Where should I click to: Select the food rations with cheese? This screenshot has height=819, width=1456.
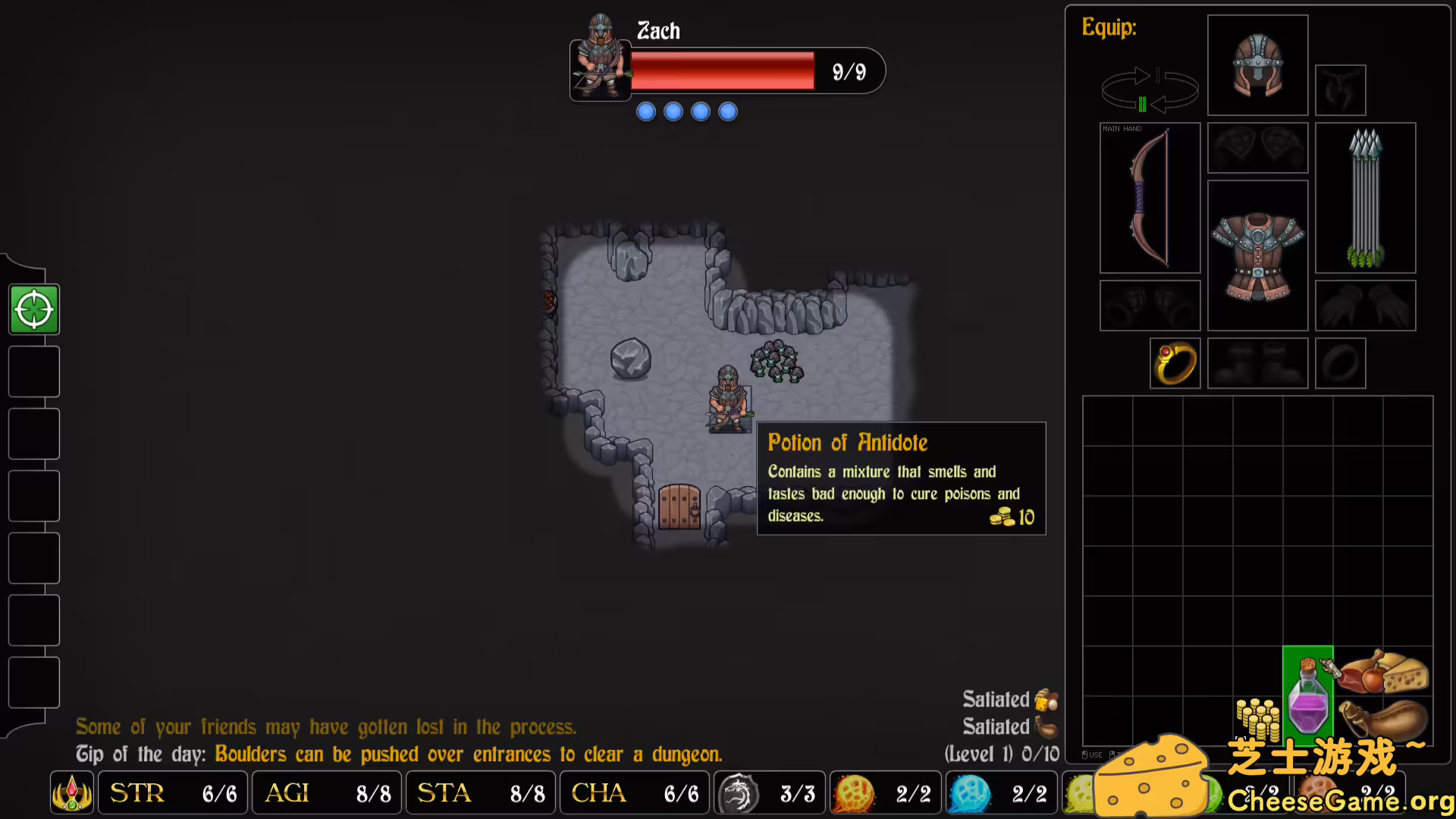pos(1382,672)
